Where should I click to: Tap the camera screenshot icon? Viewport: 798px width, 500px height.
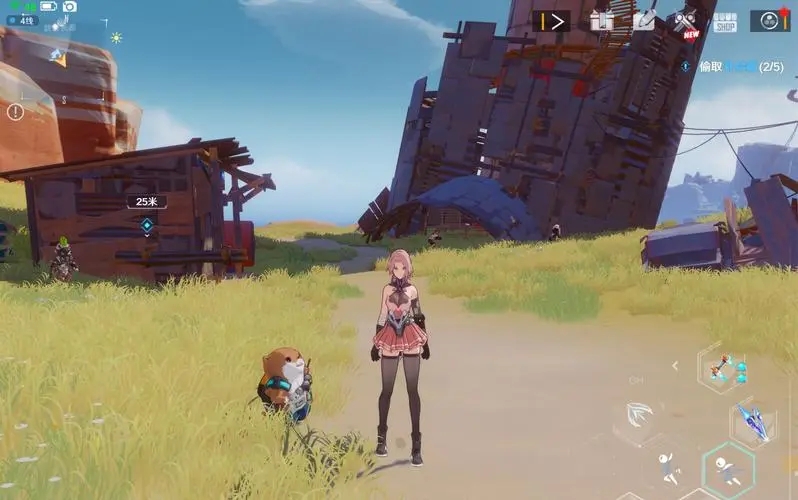point(70,6)
